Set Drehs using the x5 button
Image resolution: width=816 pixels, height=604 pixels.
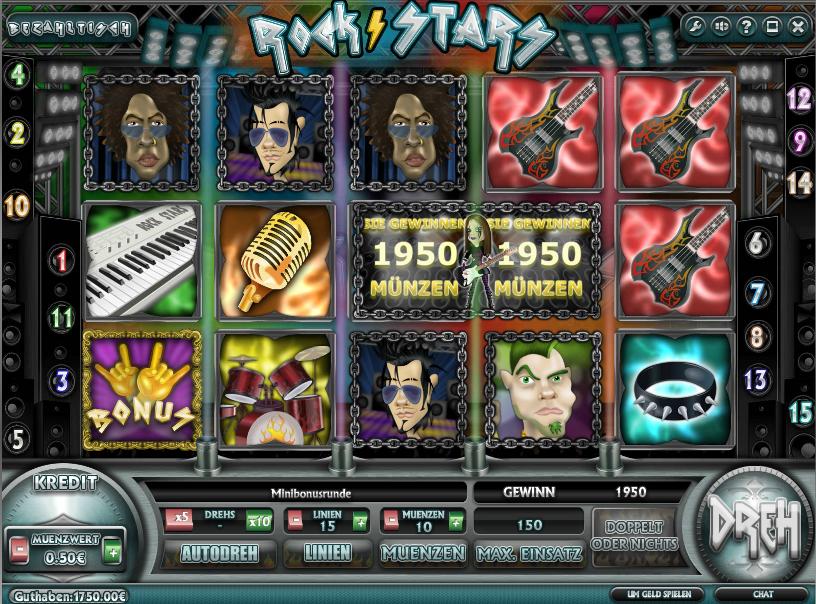(x=181, y=520)
